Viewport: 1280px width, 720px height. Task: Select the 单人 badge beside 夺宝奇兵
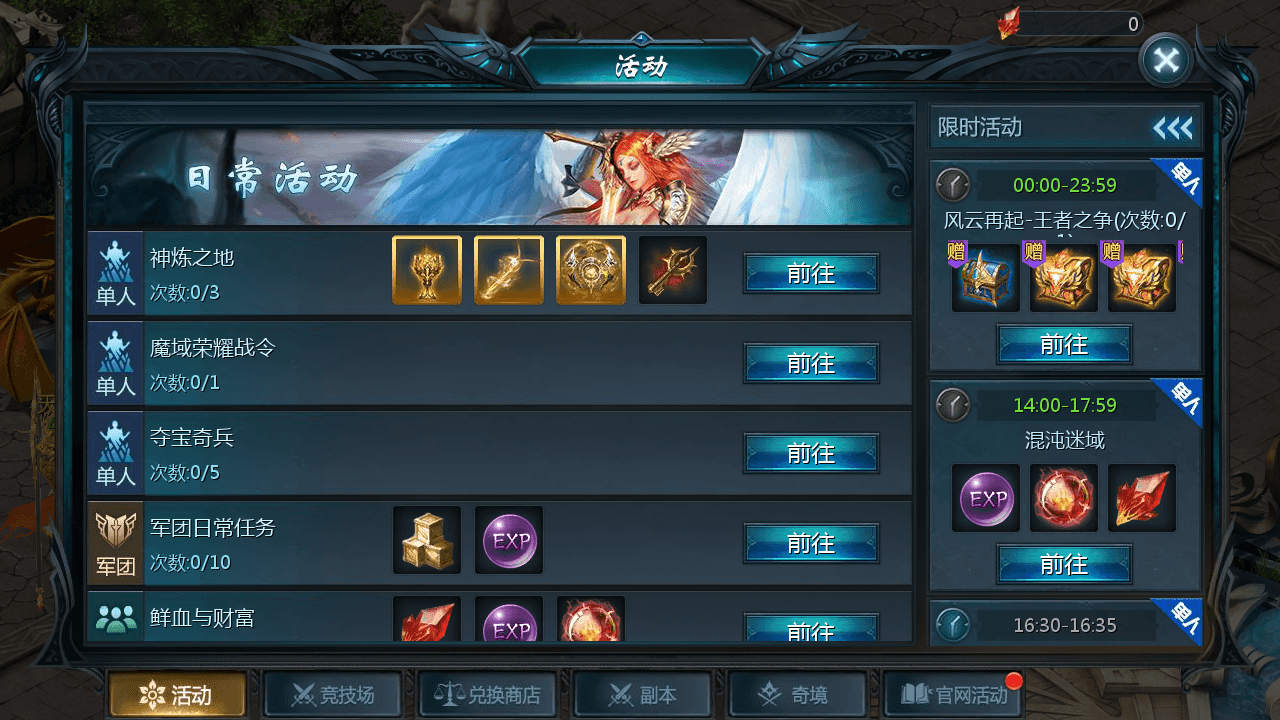[114, 450]
